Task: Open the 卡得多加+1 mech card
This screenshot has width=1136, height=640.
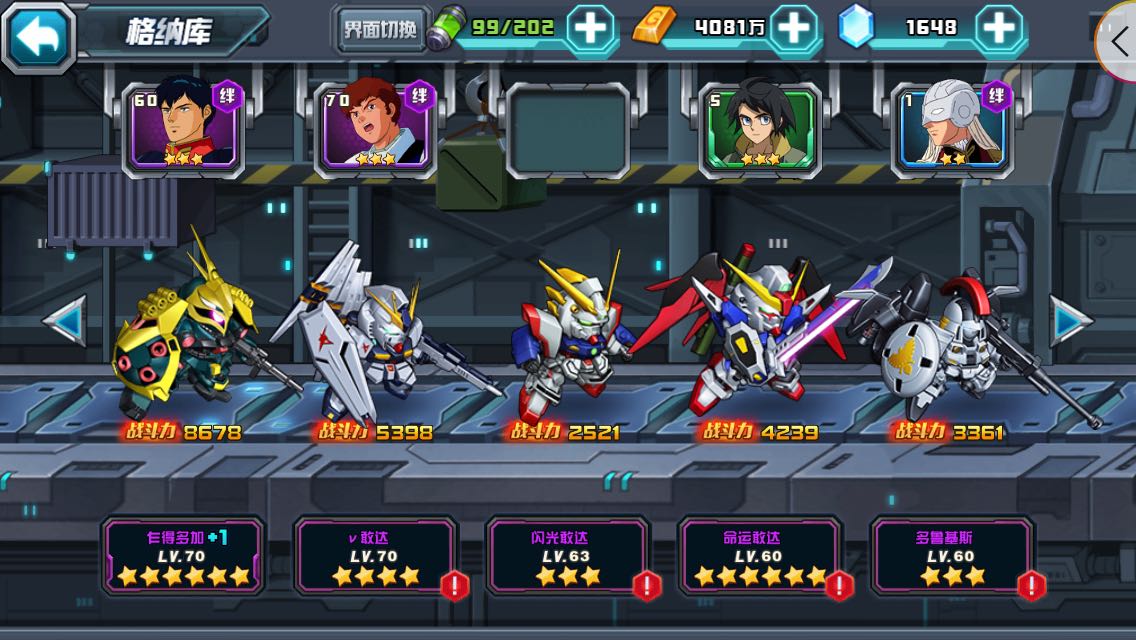Action: click(x=183, y=556)
